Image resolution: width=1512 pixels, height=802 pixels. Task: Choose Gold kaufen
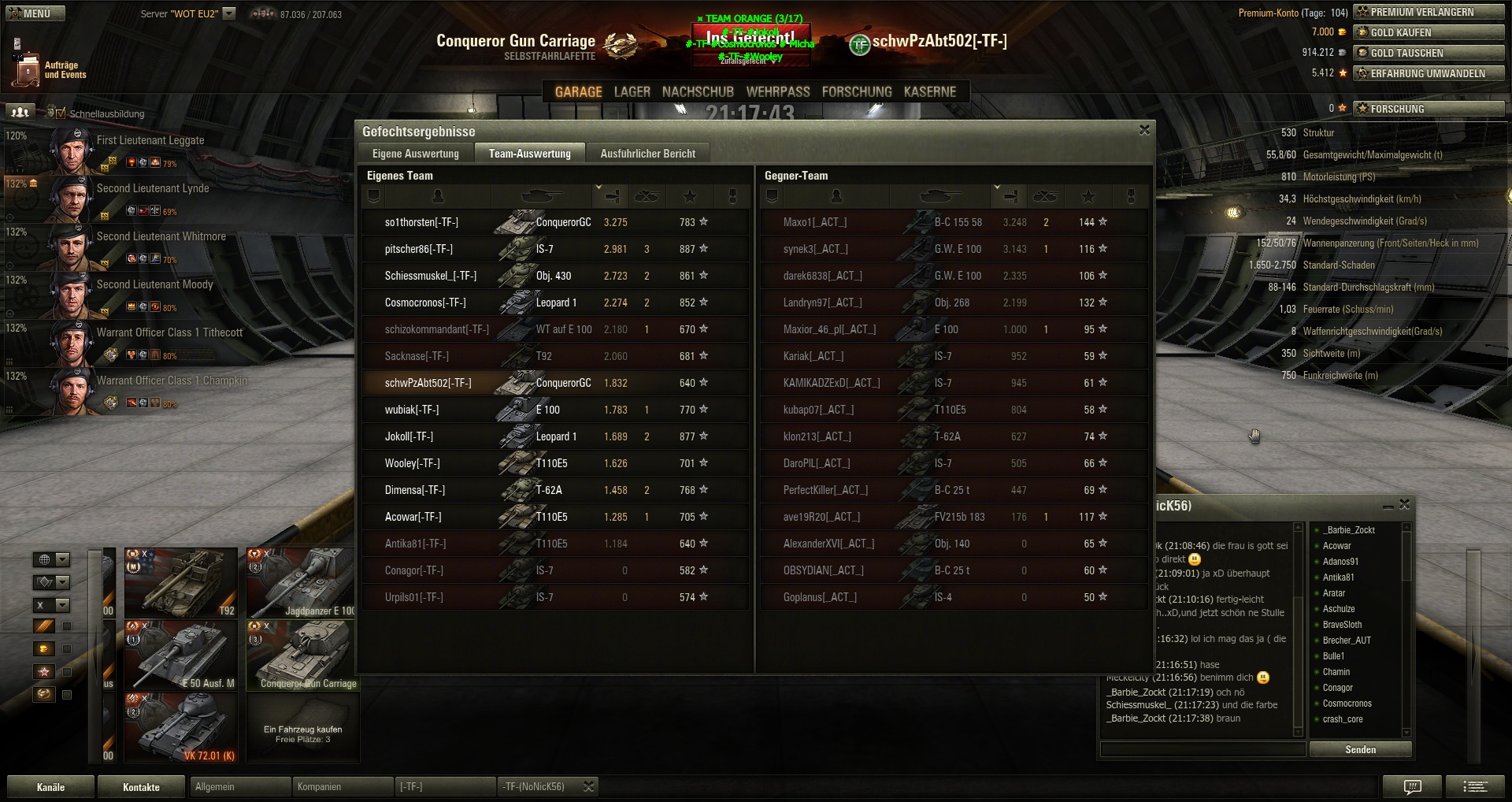point(1428,32)
